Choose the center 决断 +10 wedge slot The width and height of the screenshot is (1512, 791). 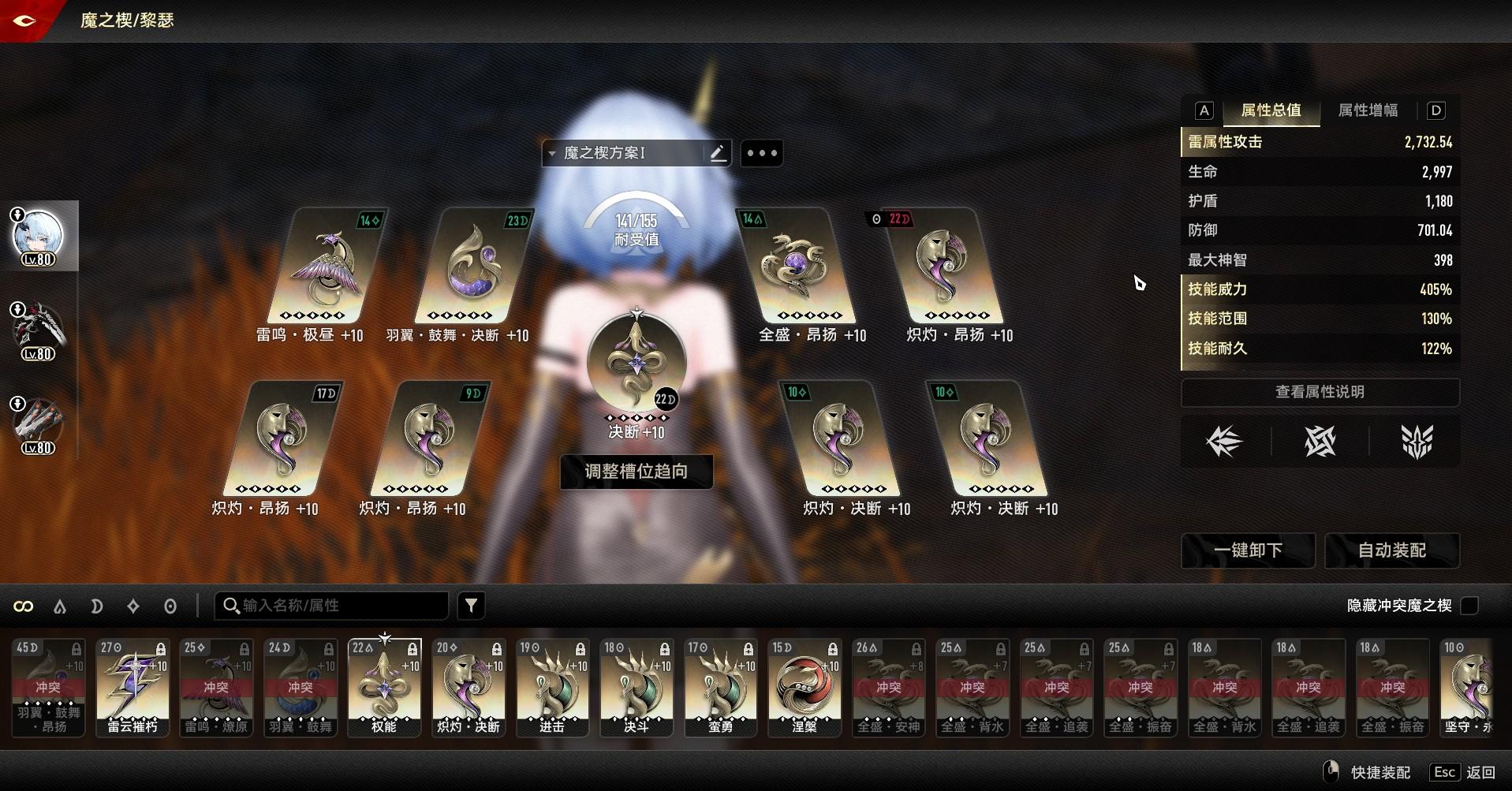[637, 364]
